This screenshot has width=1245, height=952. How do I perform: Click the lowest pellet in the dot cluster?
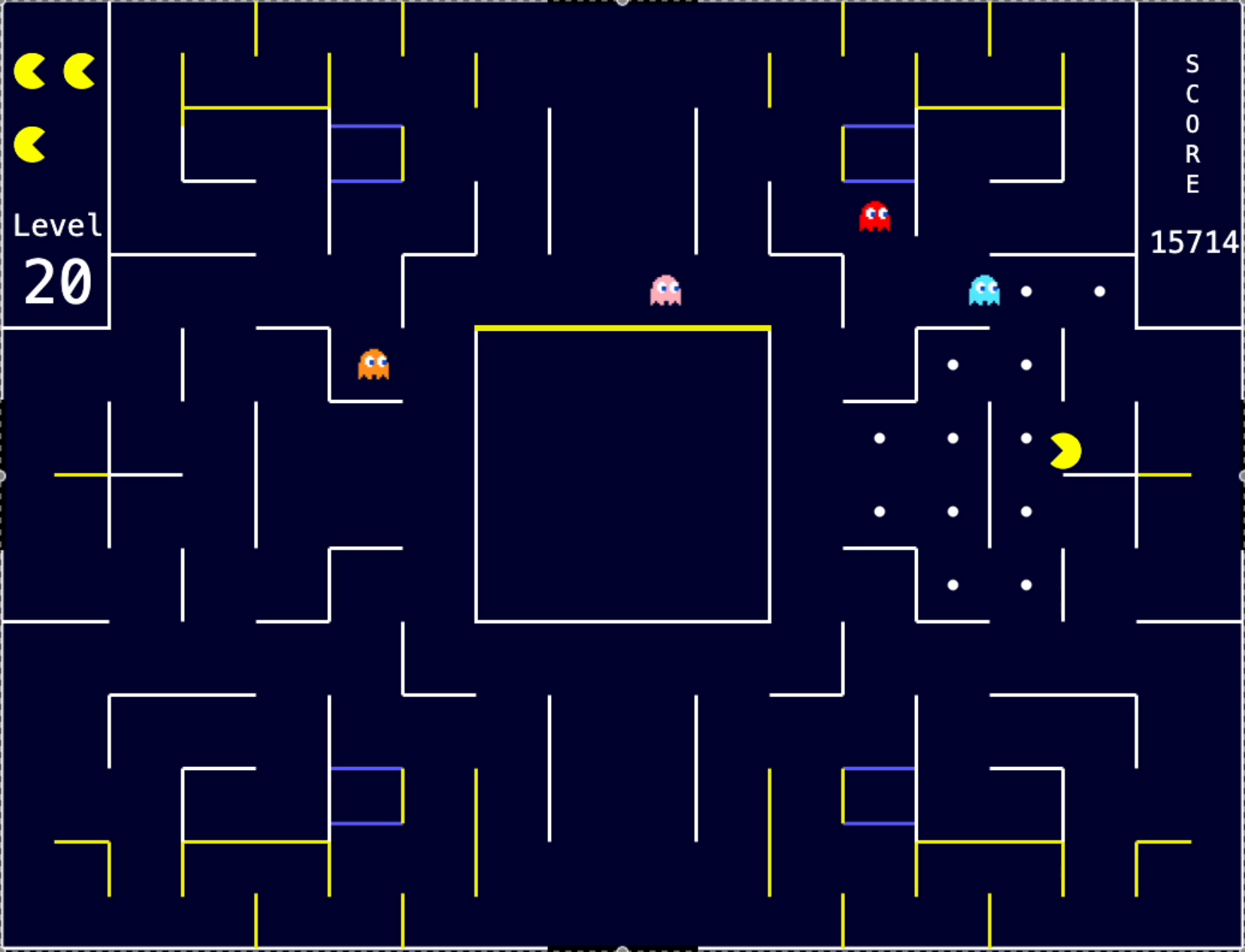click(x=954, y=583)
